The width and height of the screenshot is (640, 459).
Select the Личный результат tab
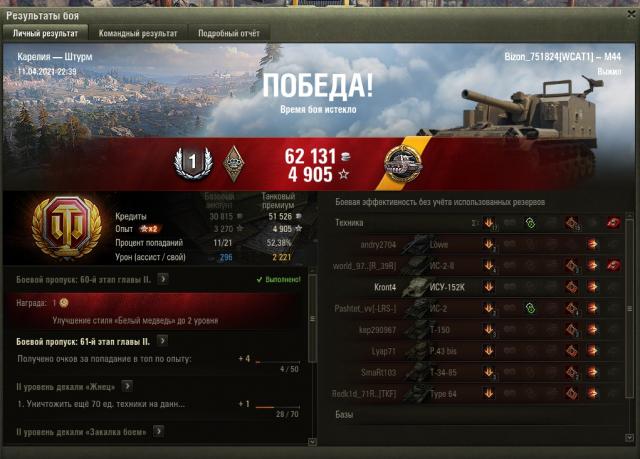coord(44,32)
